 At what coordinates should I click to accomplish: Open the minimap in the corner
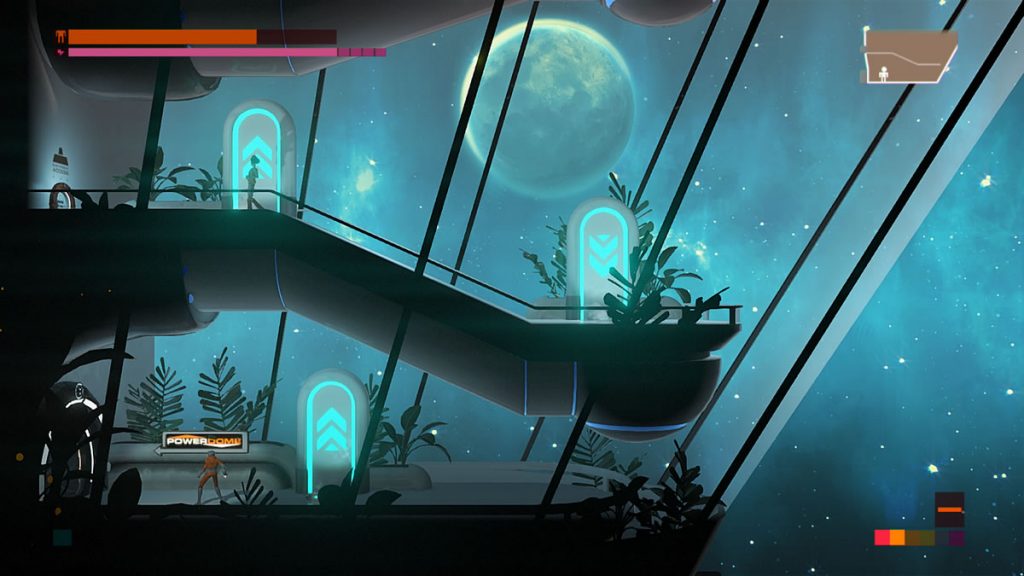[x=910, y=56]
